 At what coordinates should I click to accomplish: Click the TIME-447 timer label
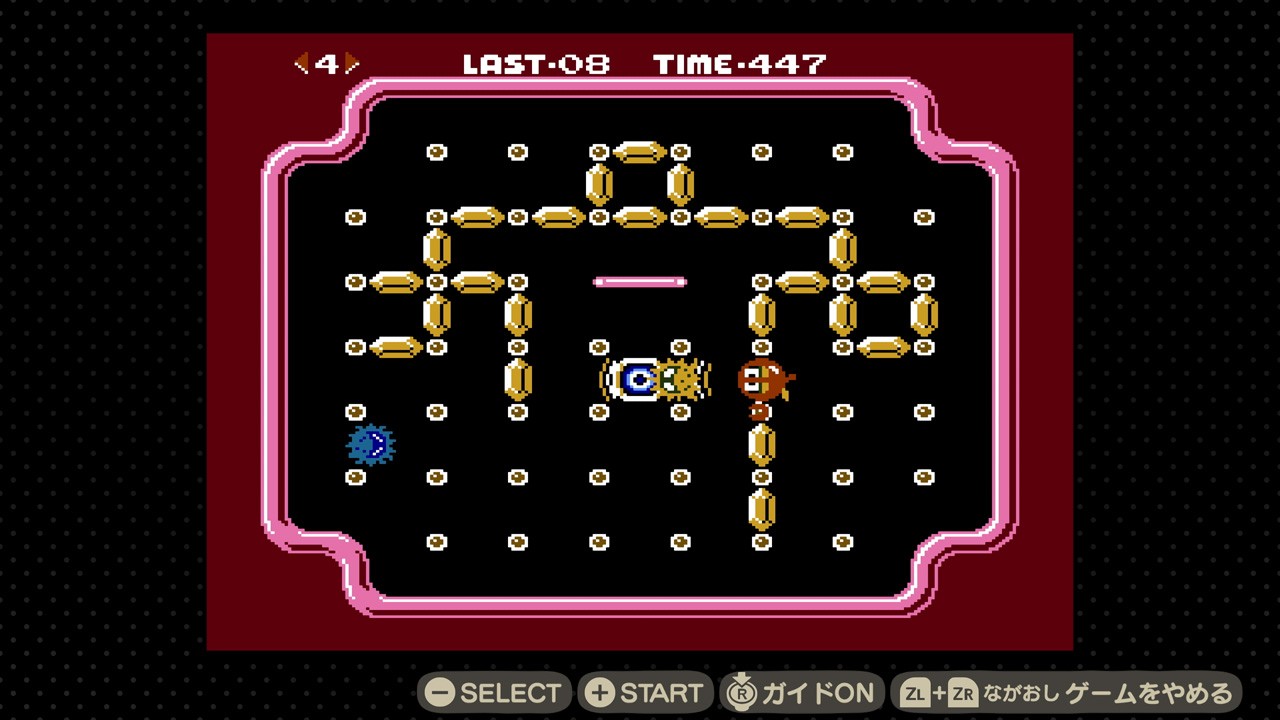pyautogui.click(x=738, y=64)
